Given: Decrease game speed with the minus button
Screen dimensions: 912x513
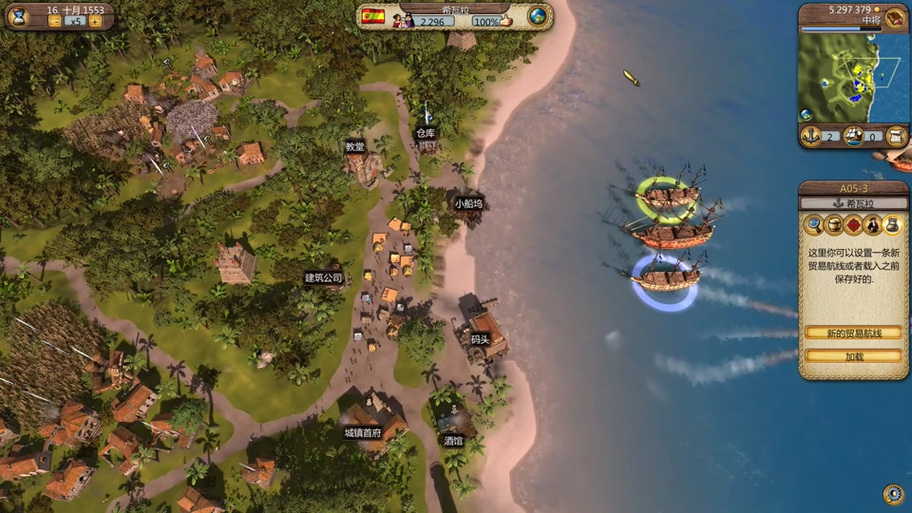Looking at the screenshot, I should pos(54,21).
